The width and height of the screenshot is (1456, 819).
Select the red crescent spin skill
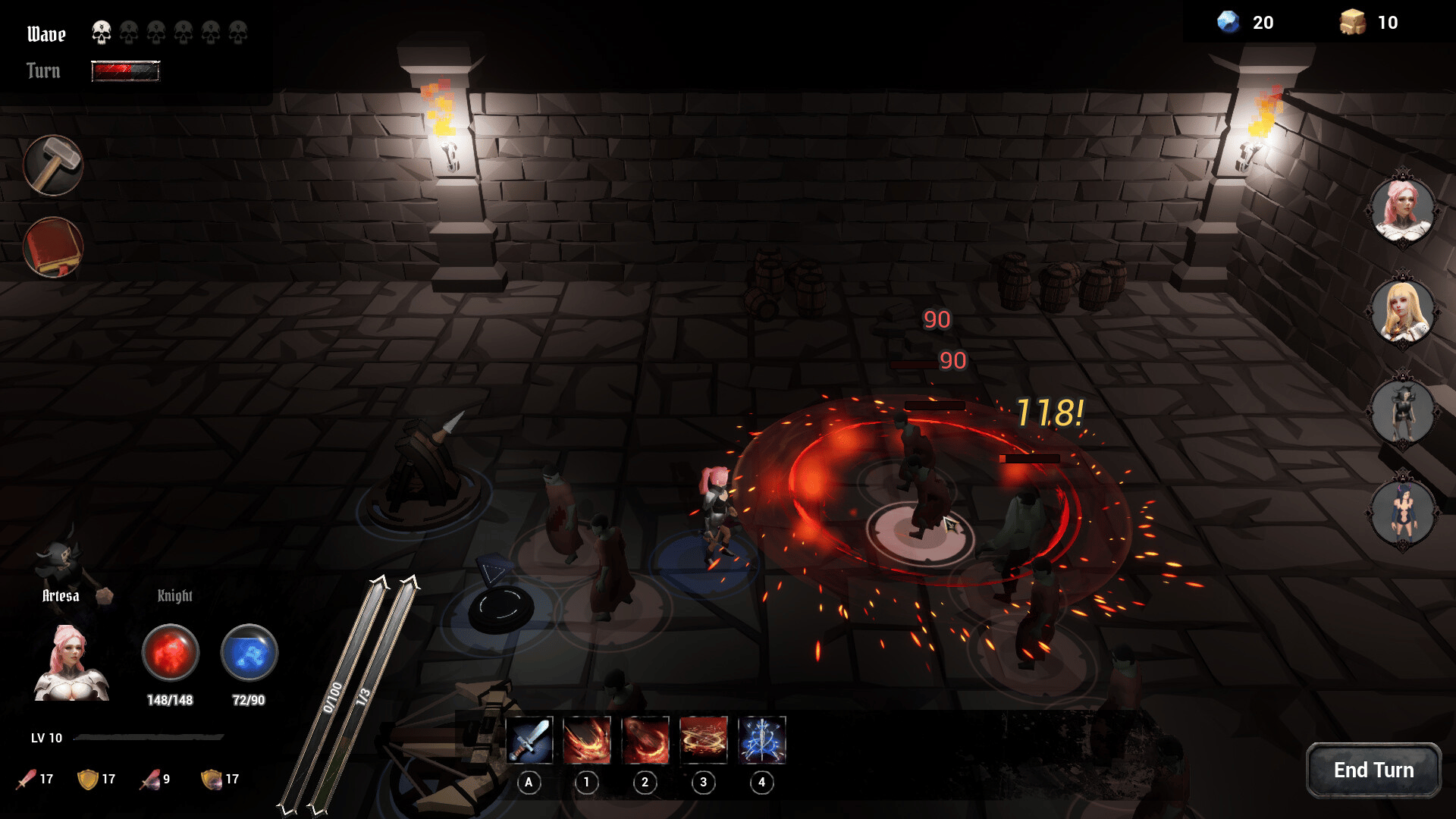645,740
